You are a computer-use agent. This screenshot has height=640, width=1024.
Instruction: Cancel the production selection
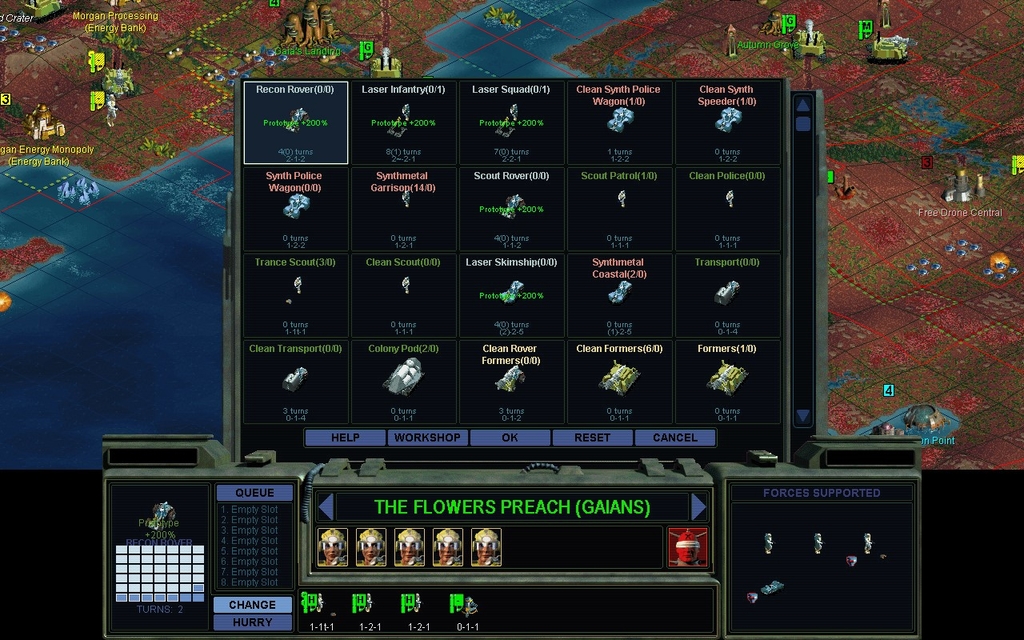pyautogui.click(x=675, y=438)
